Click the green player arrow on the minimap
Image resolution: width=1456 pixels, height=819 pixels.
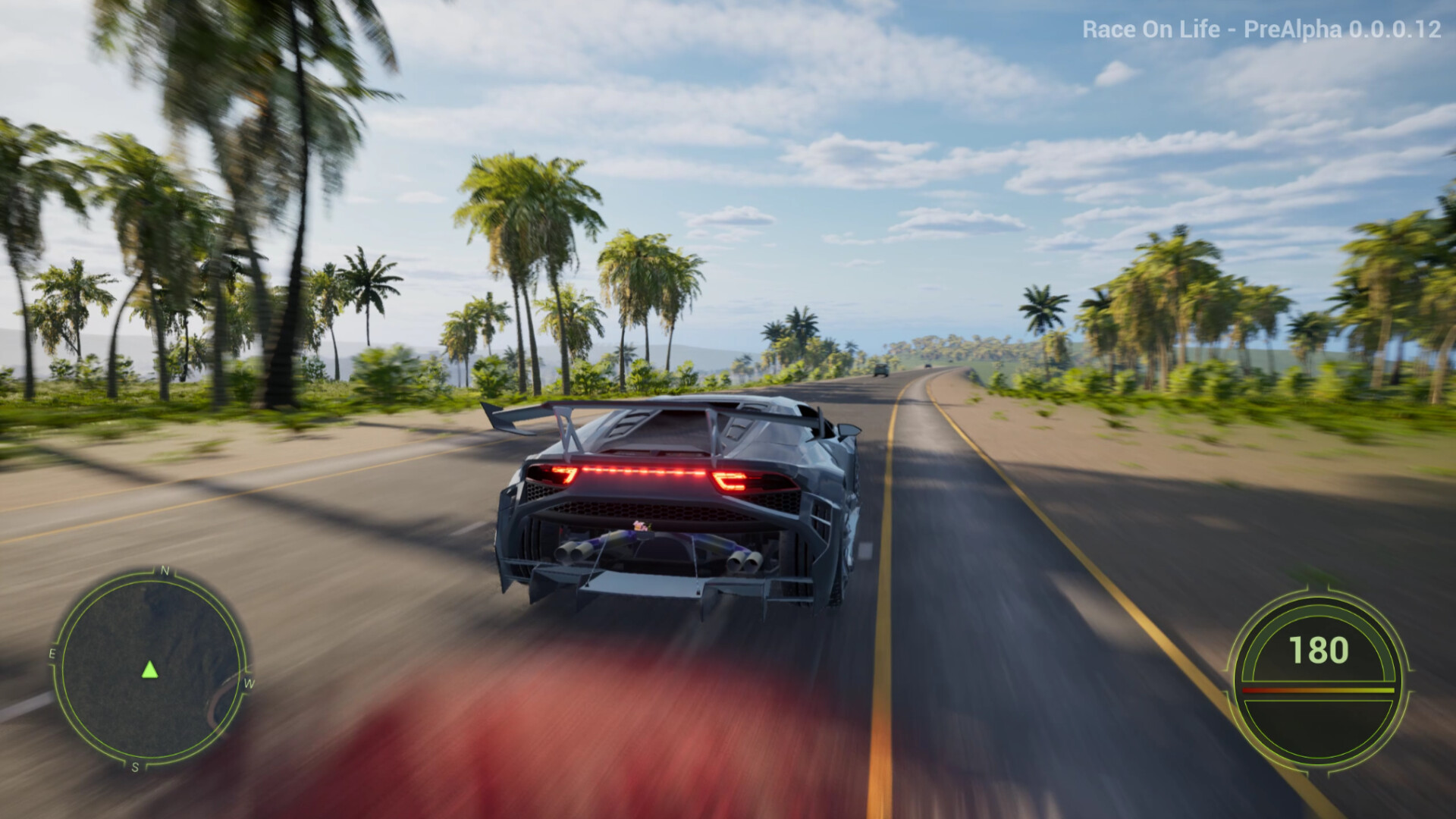pos(149,670)
